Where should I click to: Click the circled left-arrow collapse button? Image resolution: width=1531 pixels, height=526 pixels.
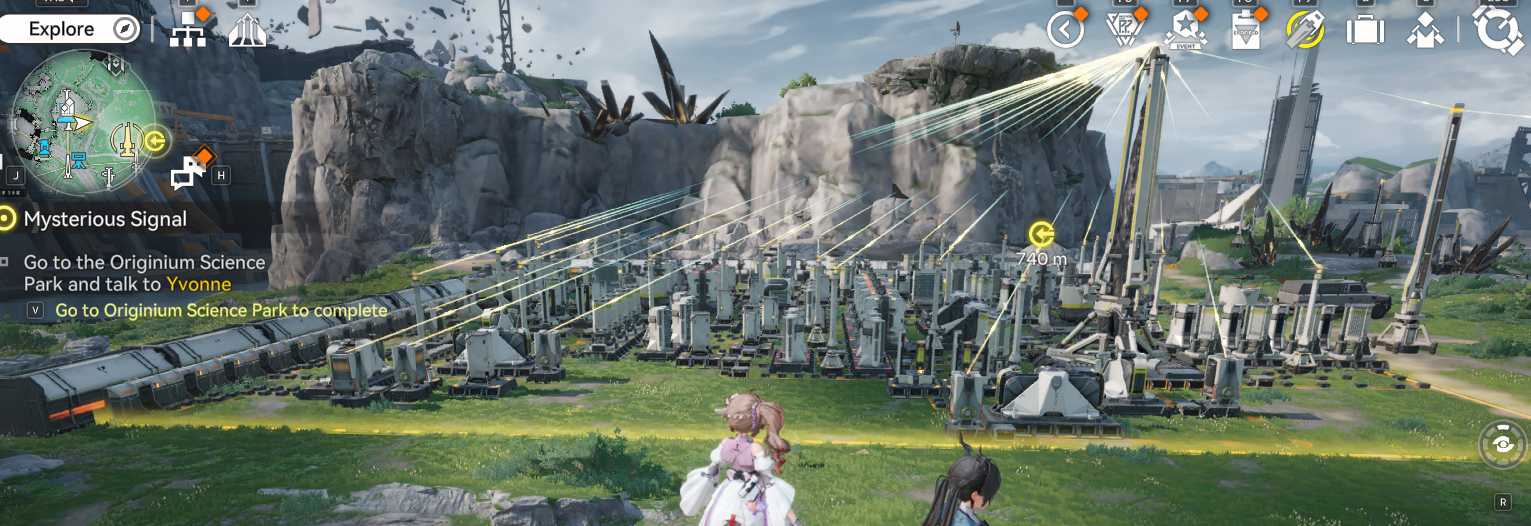[x=1065, y=30]
